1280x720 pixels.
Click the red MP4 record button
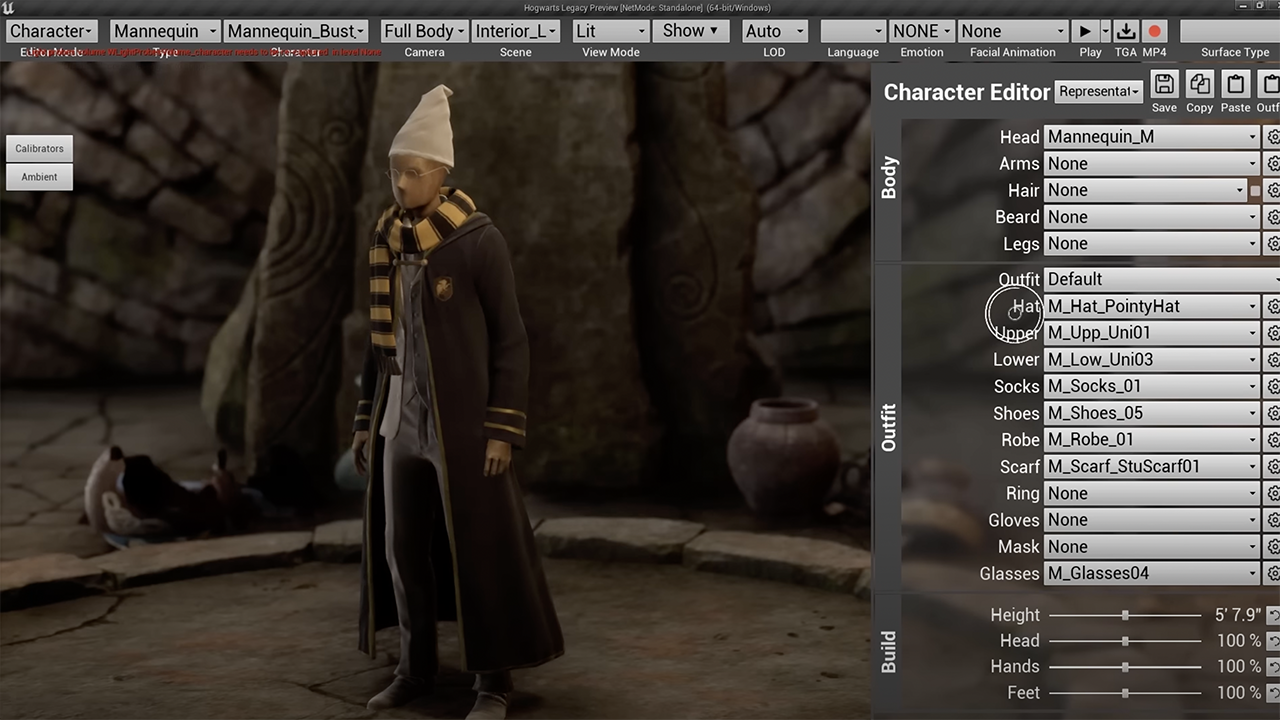click(x=1154, y=31)
